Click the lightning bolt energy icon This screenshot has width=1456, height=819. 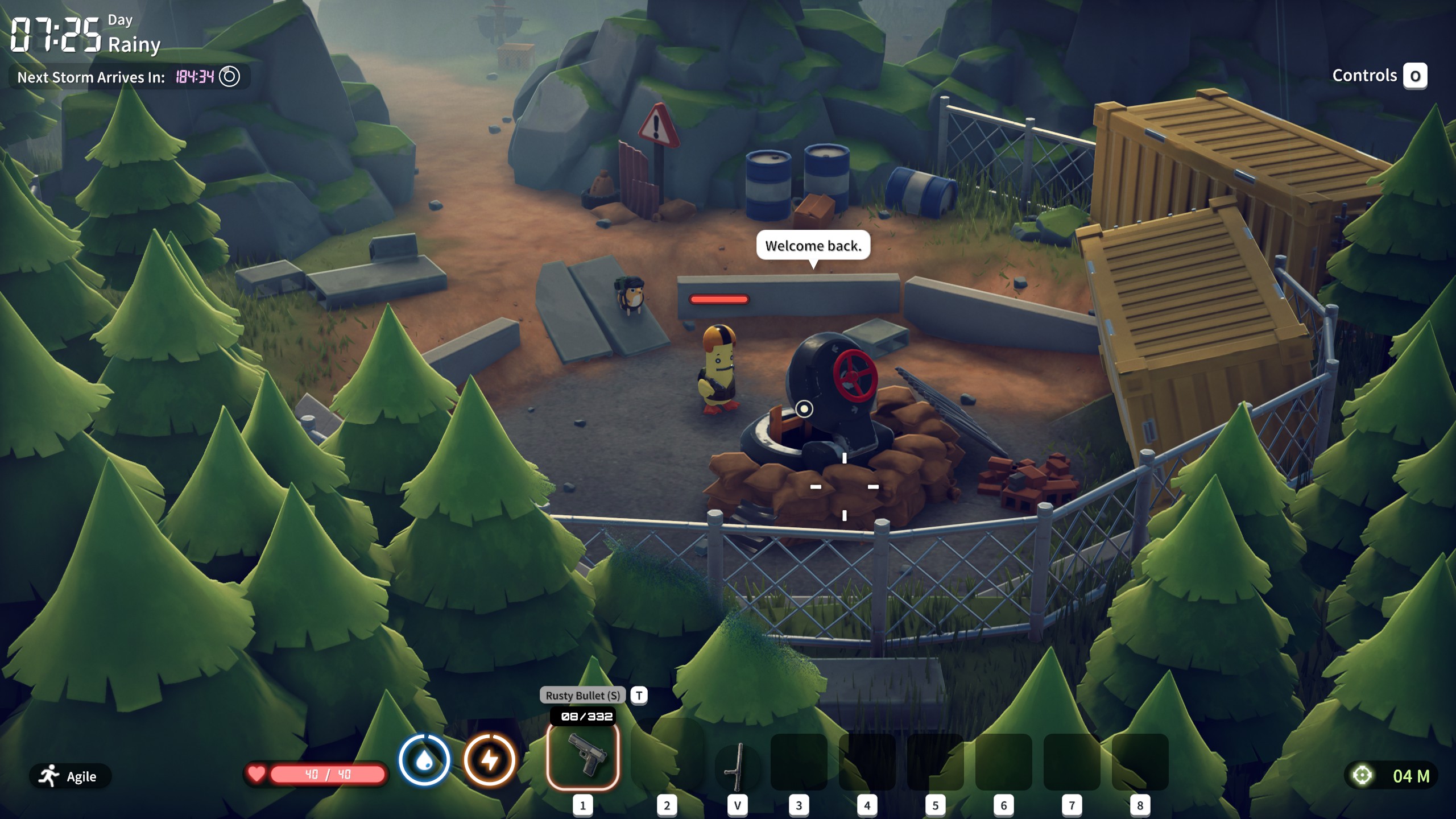[490, 760]
